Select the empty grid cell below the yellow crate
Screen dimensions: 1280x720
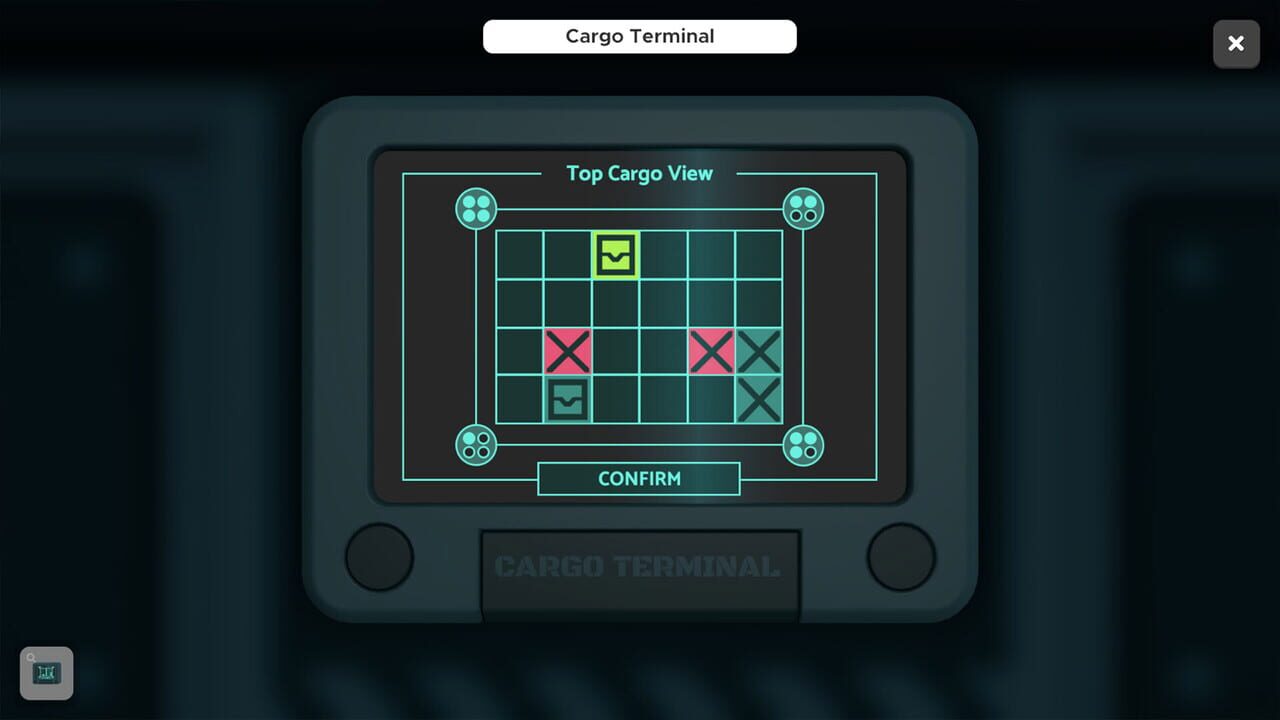point(616,304)
